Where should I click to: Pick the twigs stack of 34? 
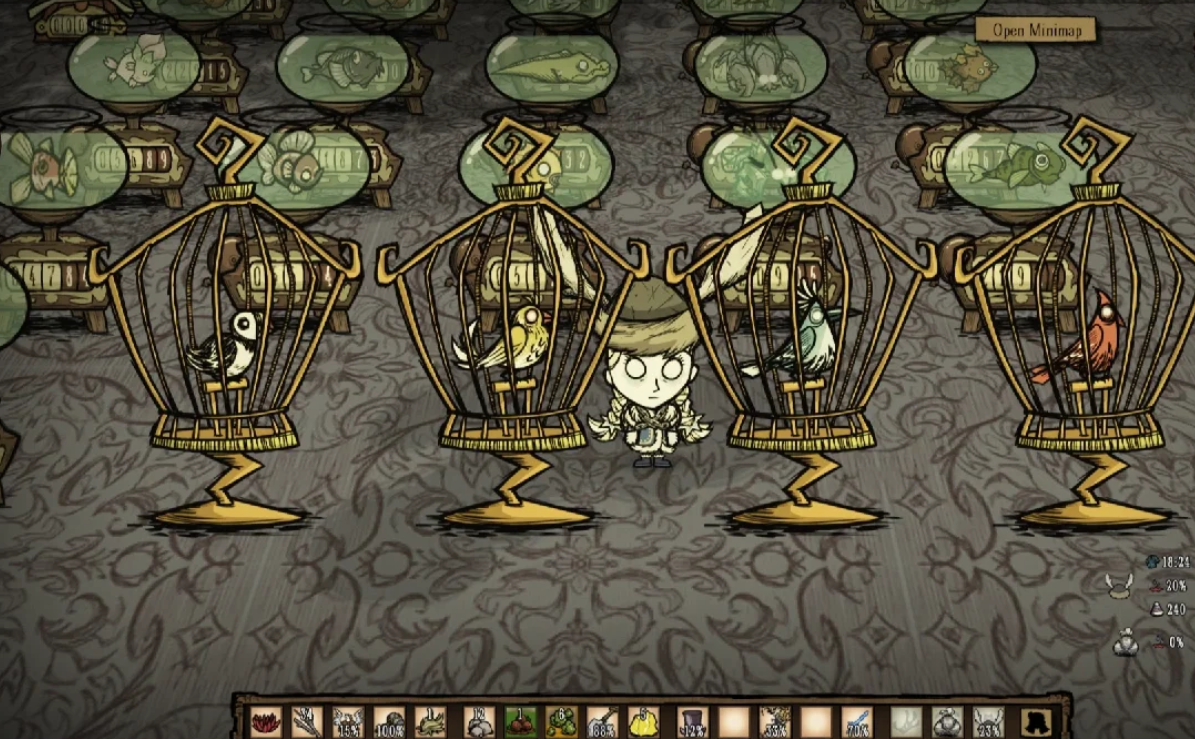305,718
